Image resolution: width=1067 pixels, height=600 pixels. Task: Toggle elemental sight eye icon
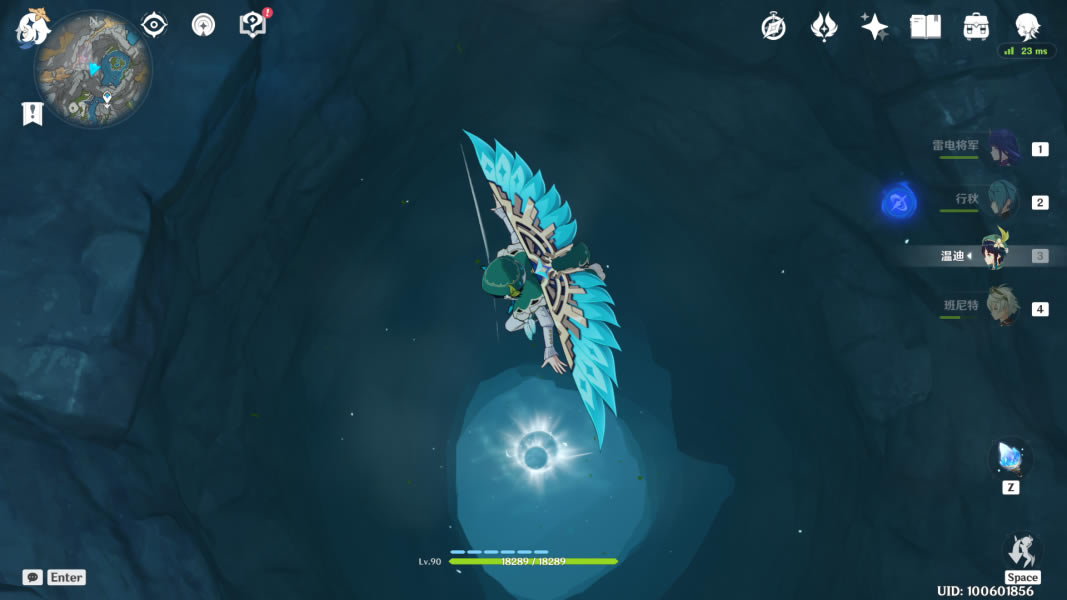coord(154,25)
